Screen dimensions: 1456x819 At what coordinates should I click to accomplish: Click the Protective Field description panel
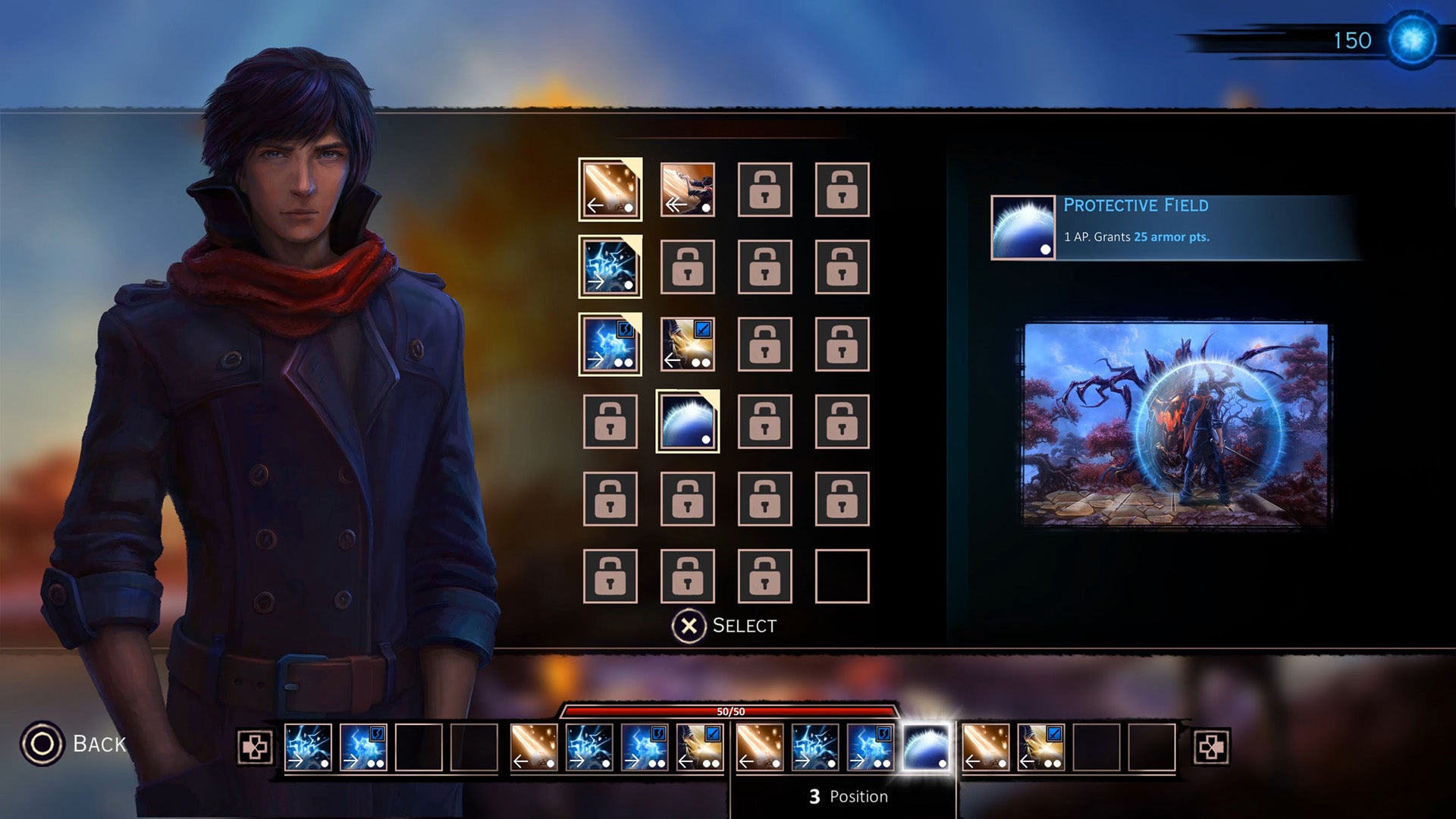(x=1175, y=227)
